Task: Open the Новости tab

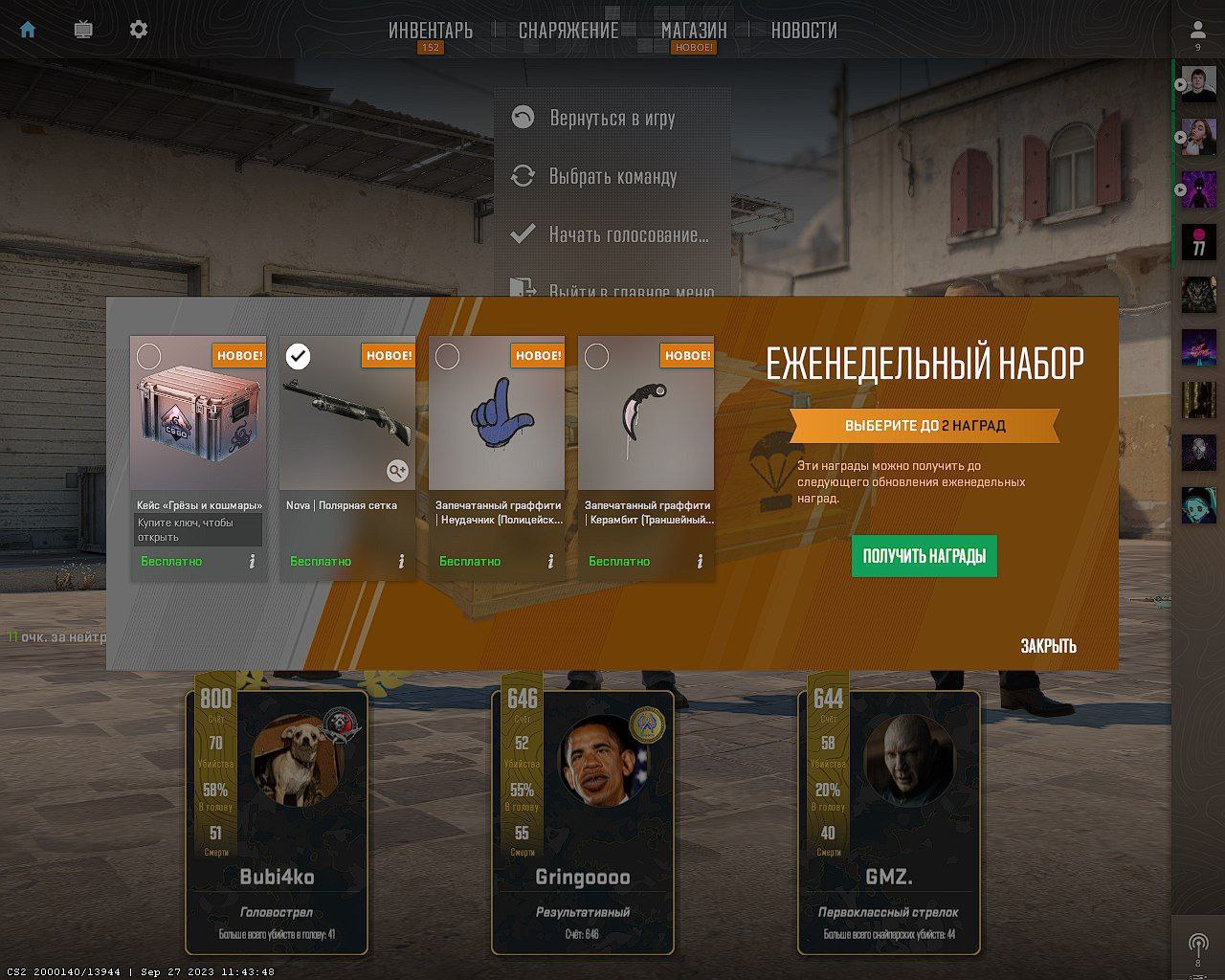Action: 804,31
